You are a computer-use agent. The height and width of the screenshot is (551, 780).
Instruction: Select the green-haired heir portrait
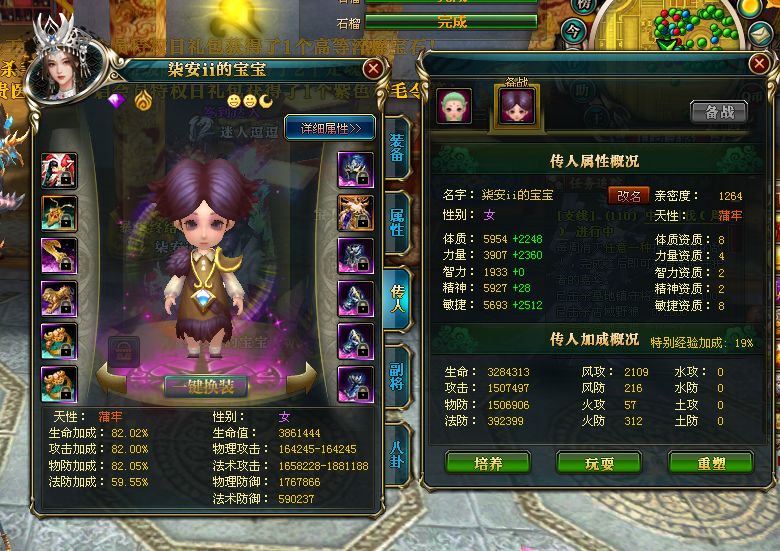(454, 107)
